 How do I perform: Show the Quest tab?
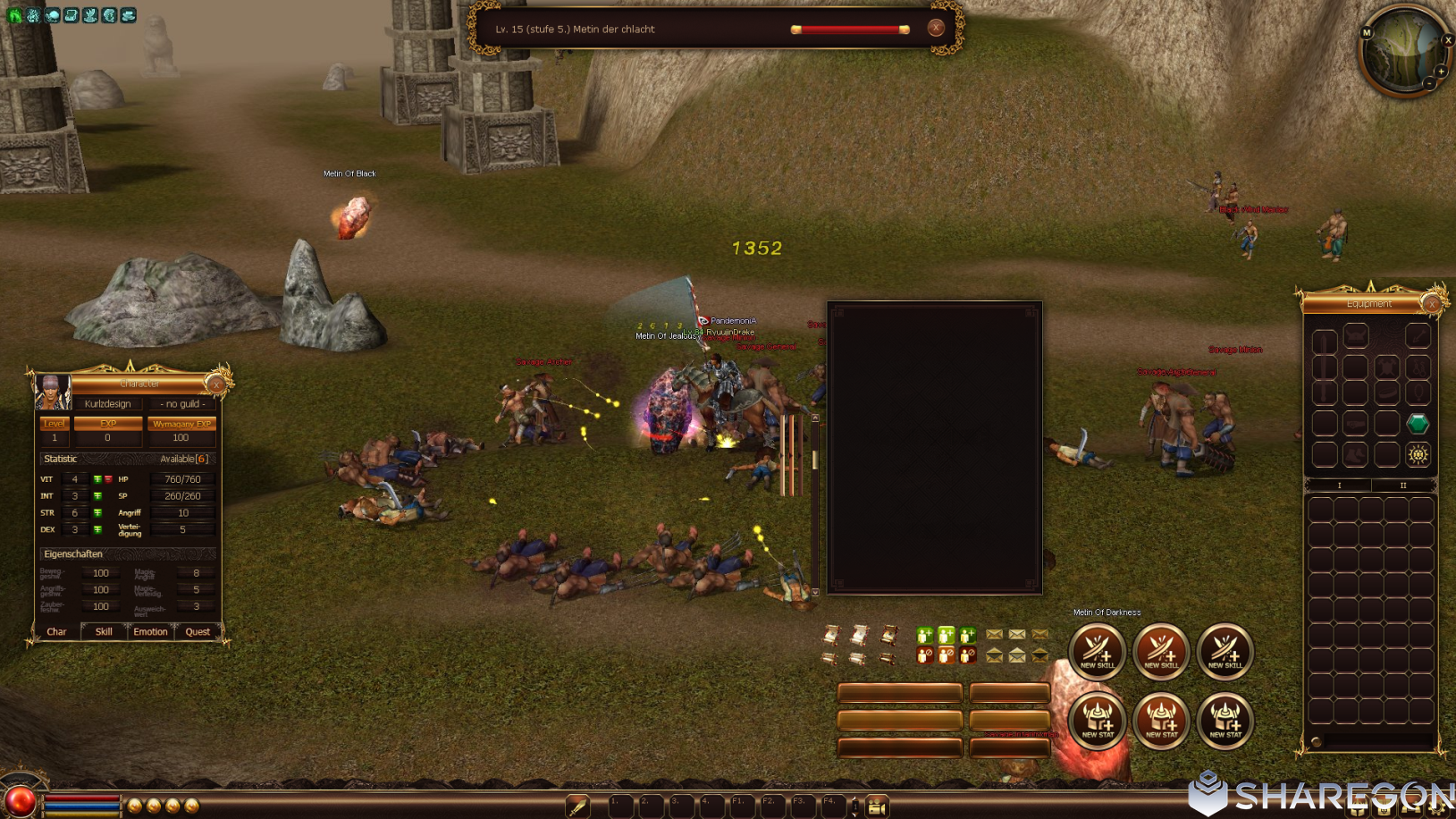[x=198, y=631]
